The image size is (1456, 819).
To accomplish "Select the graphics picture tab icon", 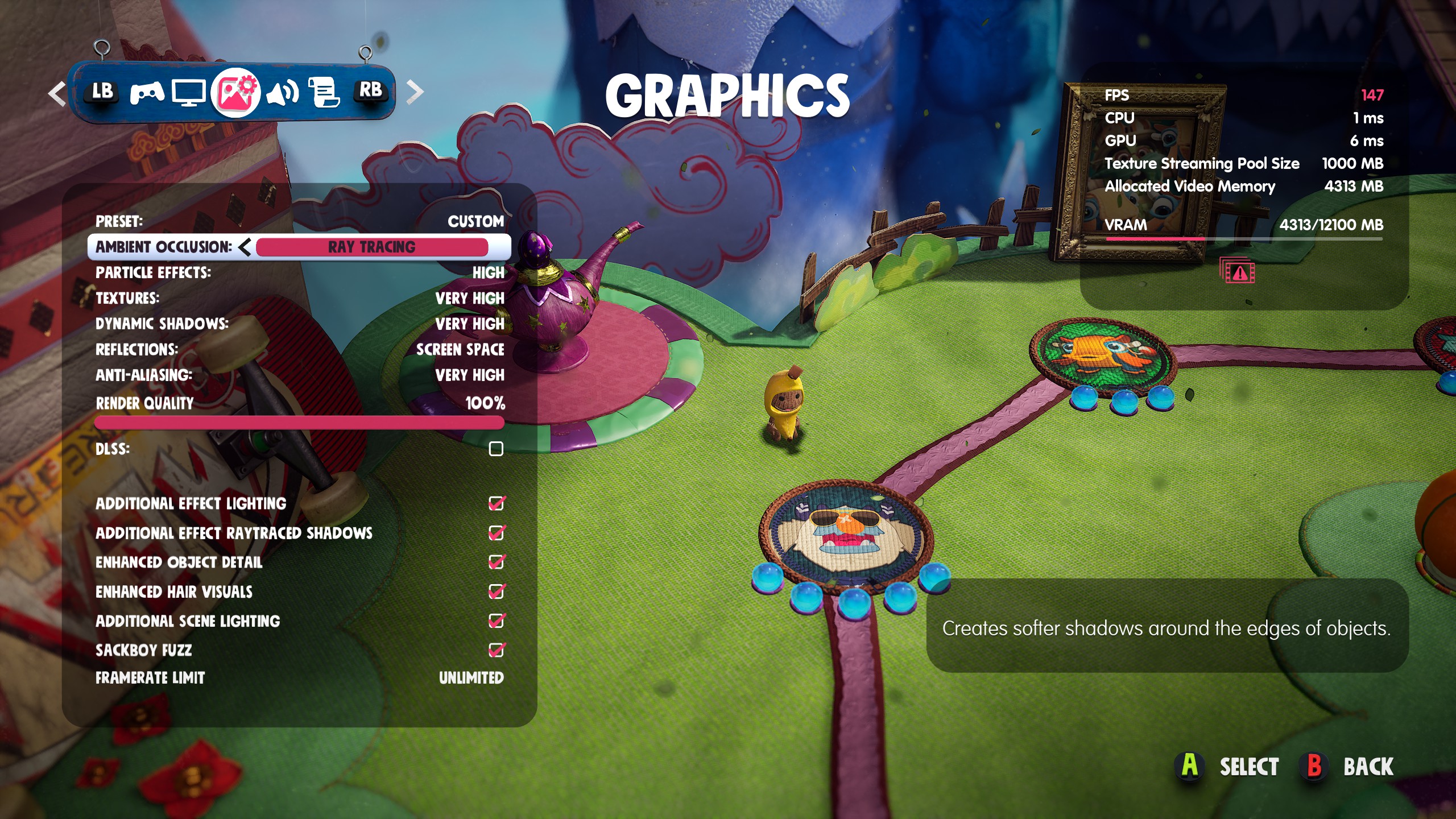I will coord(235,92).
